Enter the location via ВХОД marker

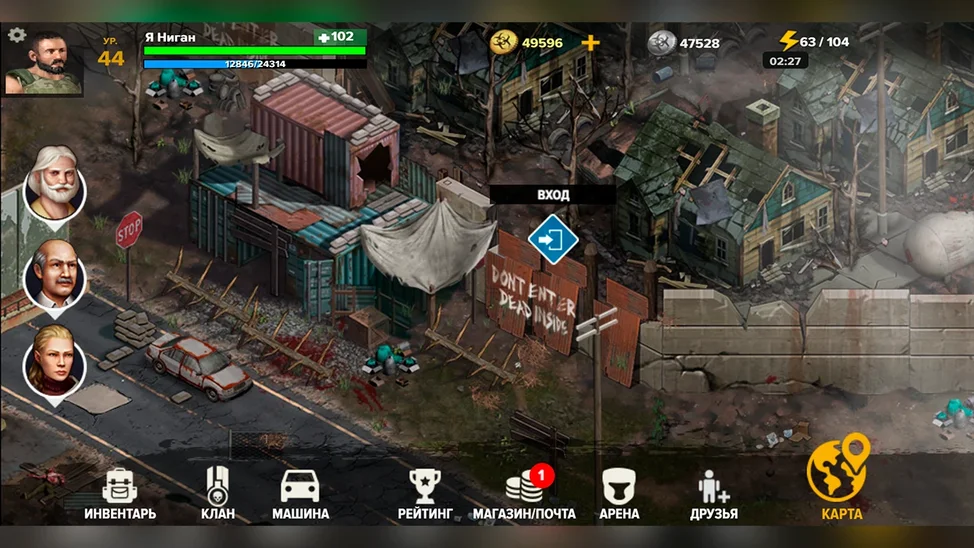click(x=552, y=239)
